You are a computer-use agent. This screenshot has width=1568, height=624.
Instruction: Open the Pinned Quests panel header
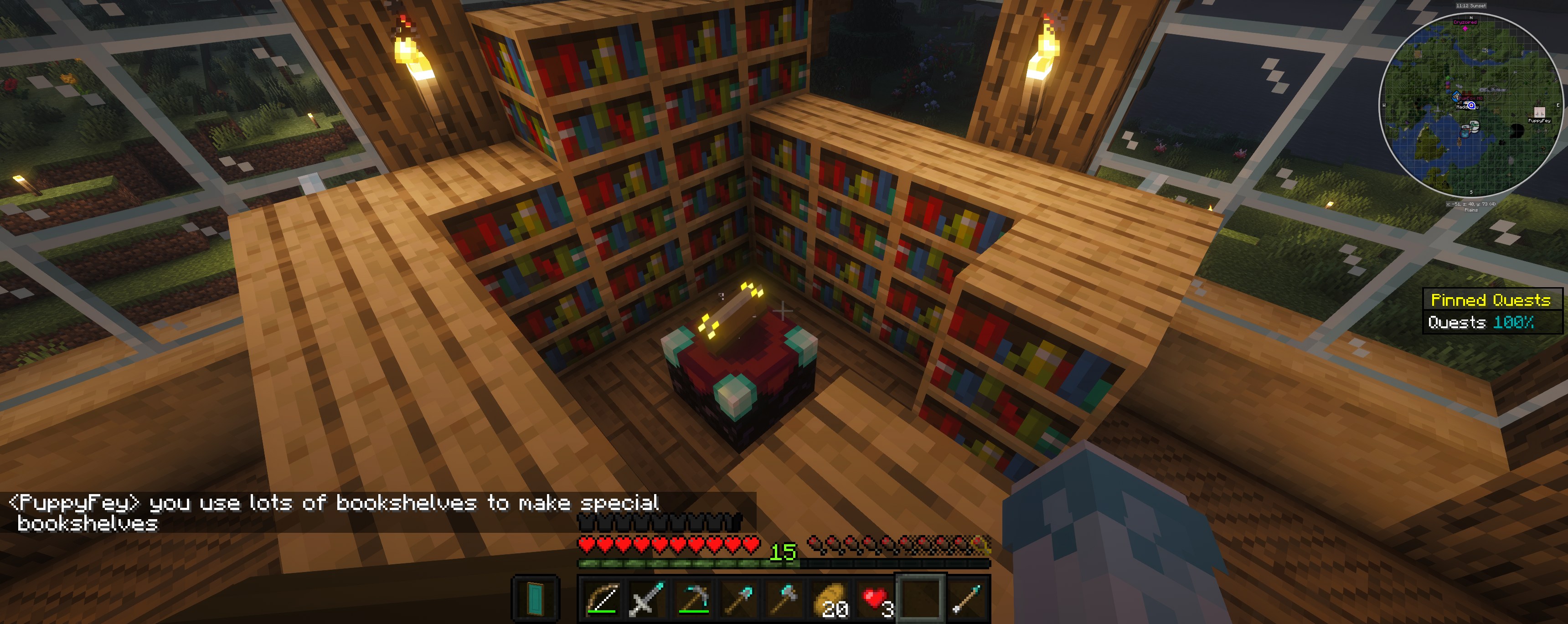(x=1490, y=299)
